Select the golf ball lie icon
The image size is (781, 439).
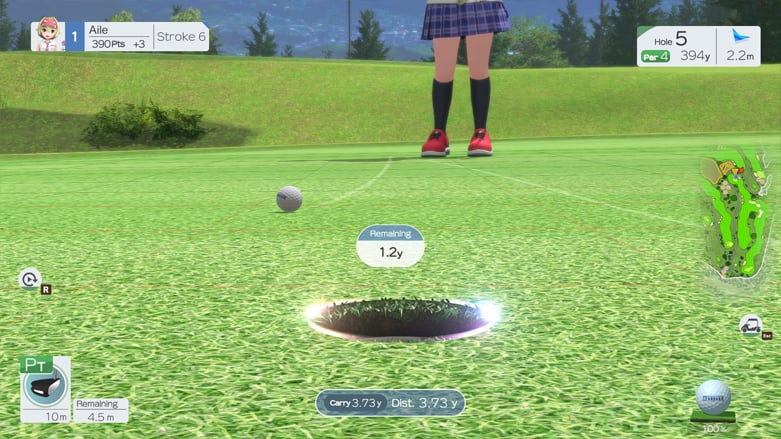[713, 397]
